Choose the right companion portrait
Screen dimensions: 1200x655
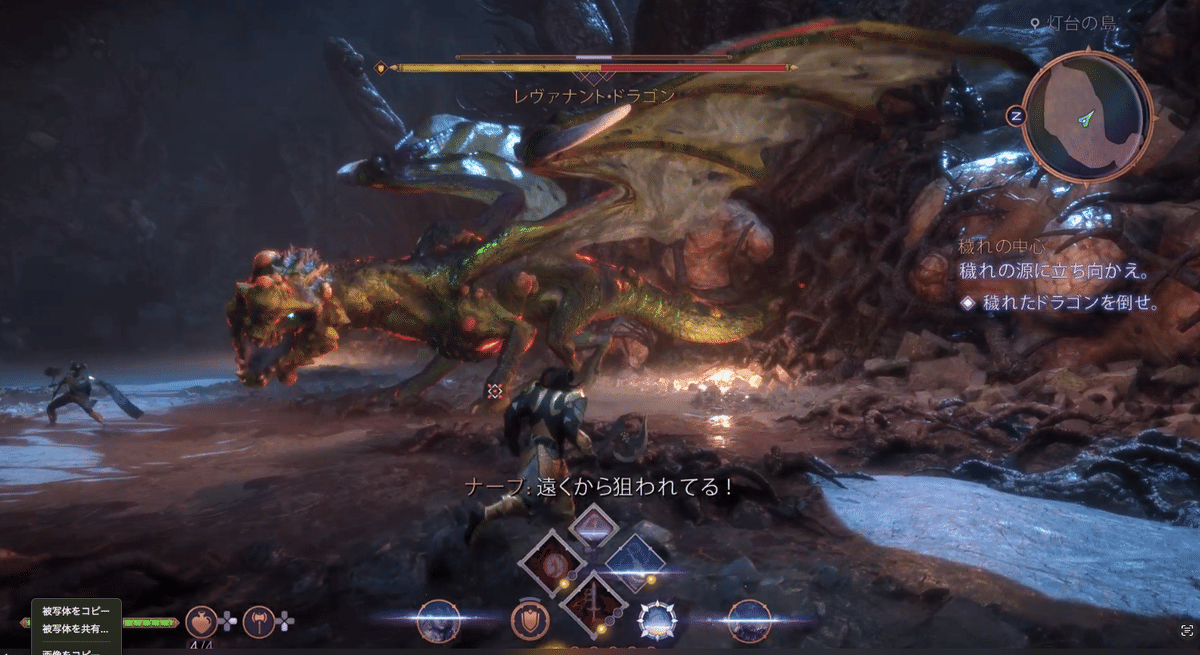point(748,621)
